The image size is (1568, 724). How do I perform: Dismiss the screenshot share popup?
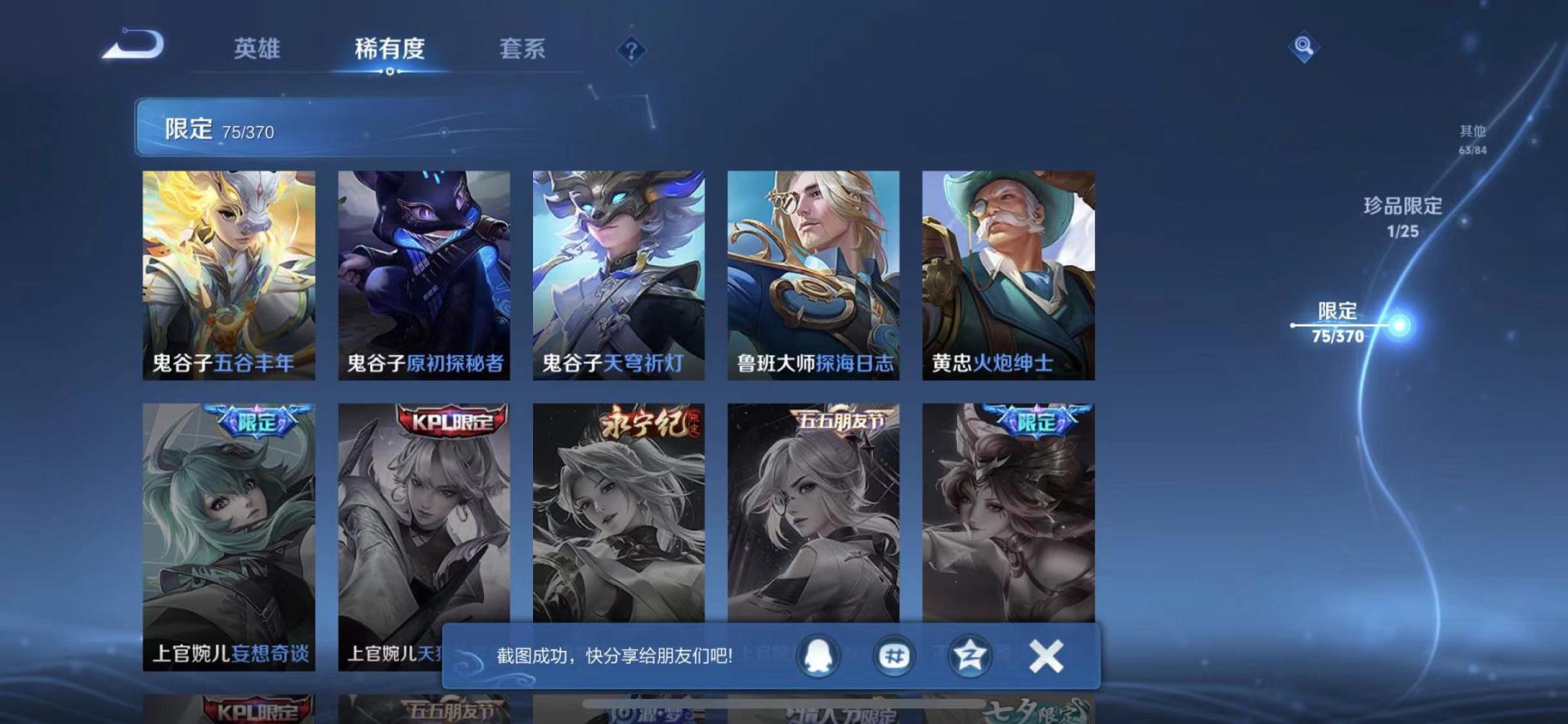click(1048, 655)
